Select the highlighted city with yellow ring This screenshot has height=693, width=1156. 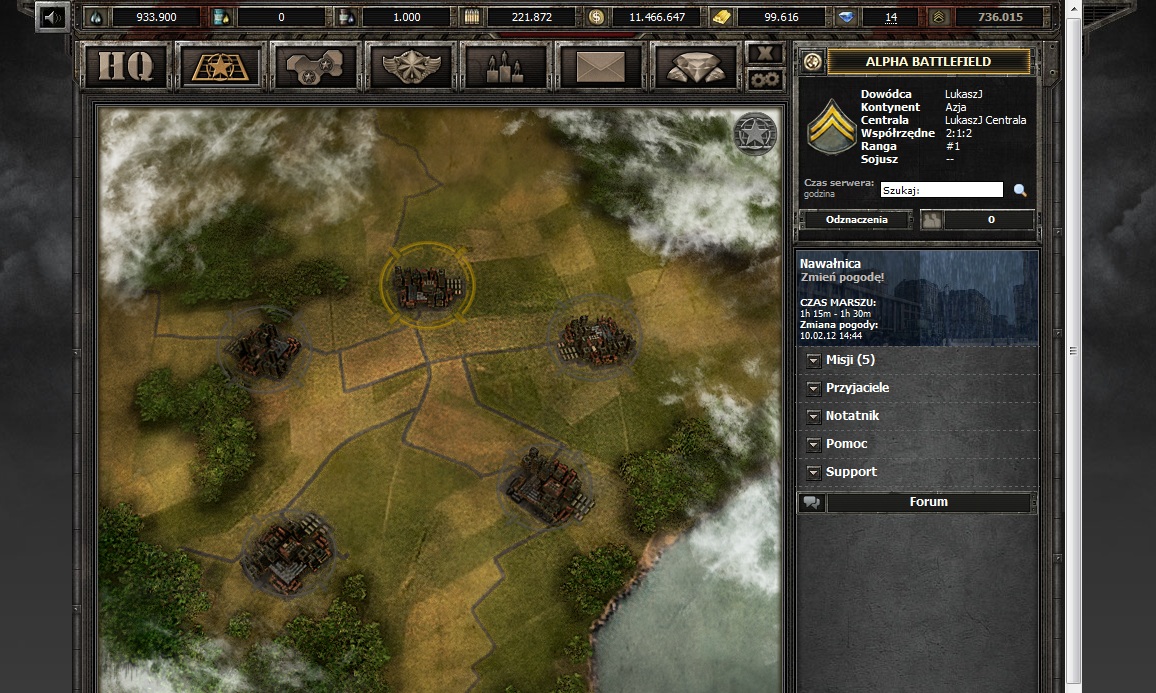coord(428,285)
